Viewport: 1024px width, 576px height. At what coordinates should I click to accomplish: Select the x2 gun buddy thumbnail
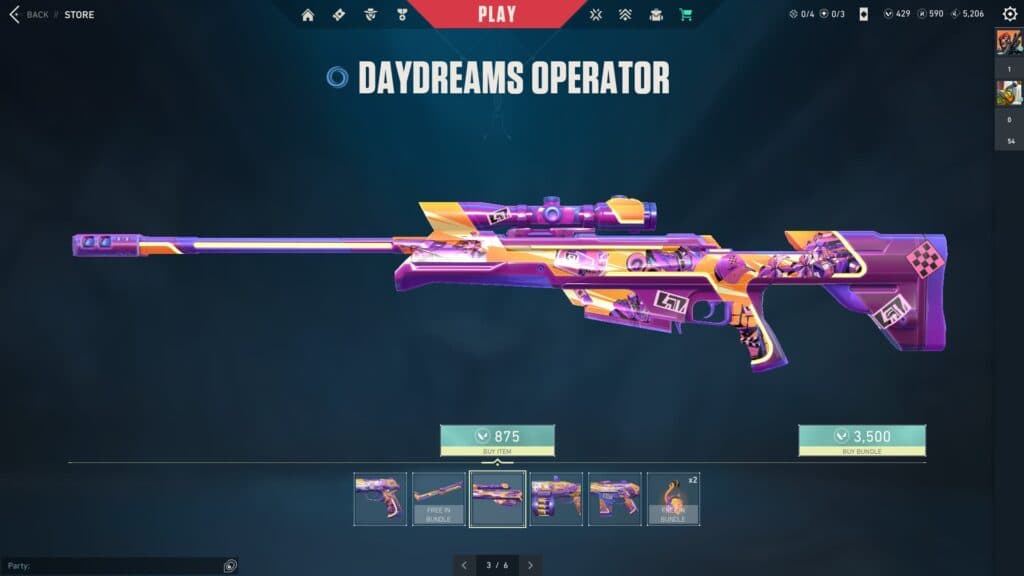[x=673, y=498]
